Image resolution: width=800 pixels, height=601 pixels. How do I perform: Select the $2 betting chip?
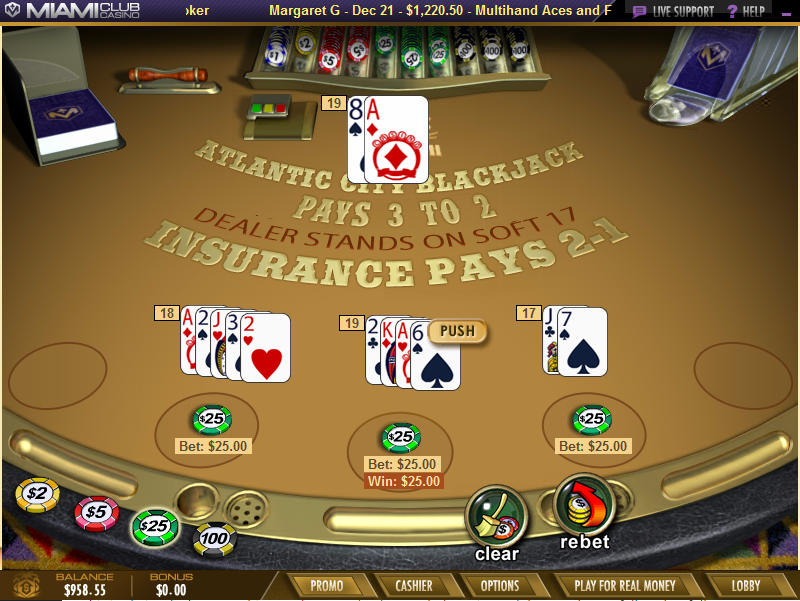pyautogui.click(x=37, y=493)
